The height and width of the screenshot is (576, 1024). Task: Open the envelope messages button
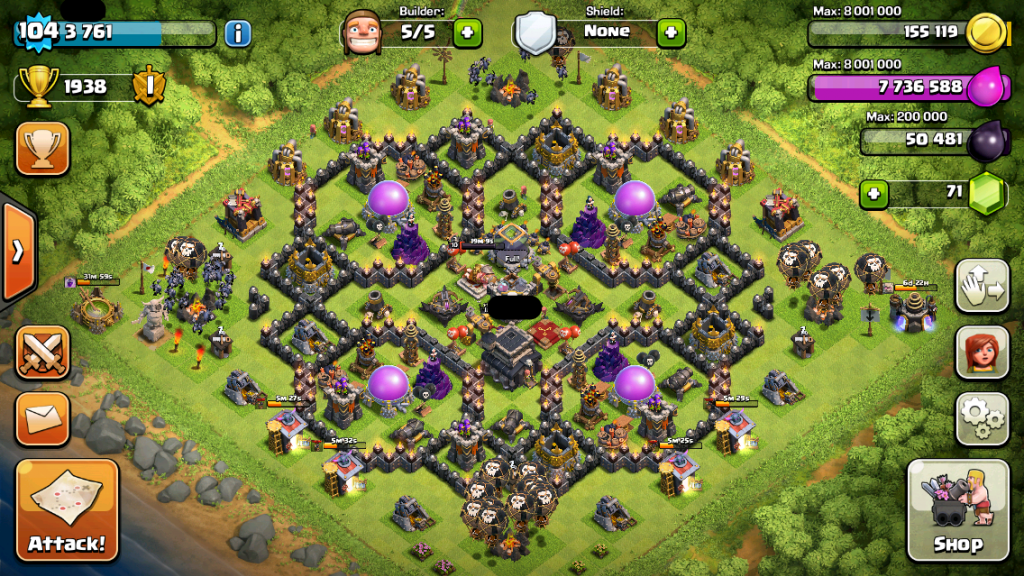(x=42, y=418)
